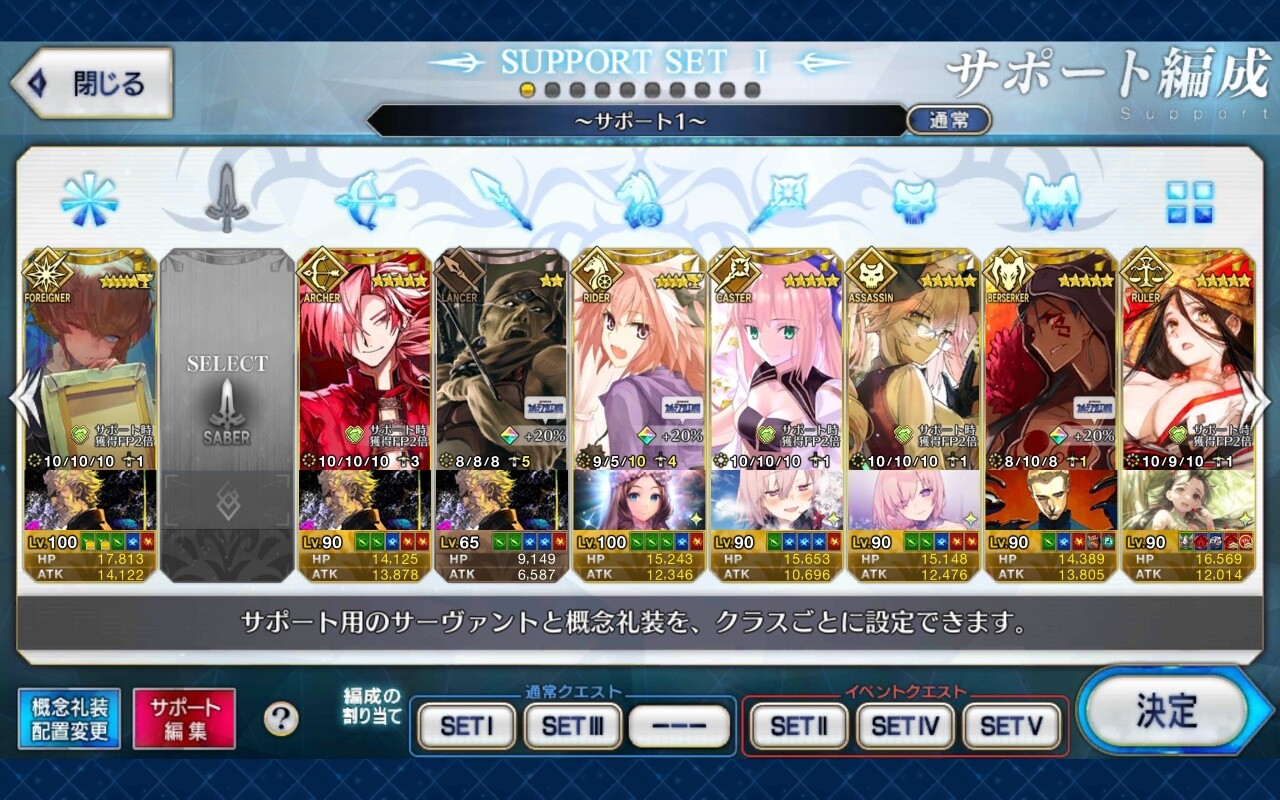This screenshot has height=800, width=1280.
Task: Open the red サポート編集 button
Action: 184,719
